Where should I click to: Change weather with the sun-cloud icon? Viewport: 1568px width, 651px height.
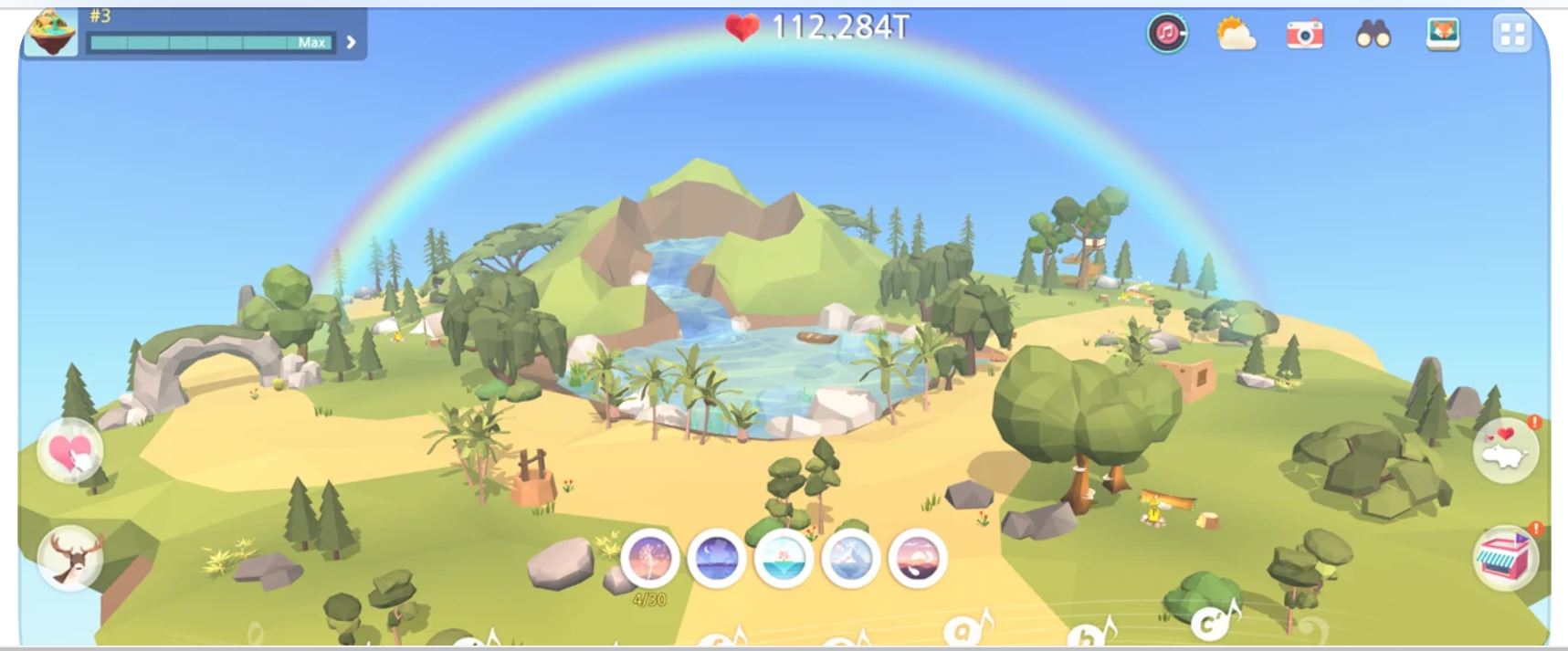click(1236, 35)
